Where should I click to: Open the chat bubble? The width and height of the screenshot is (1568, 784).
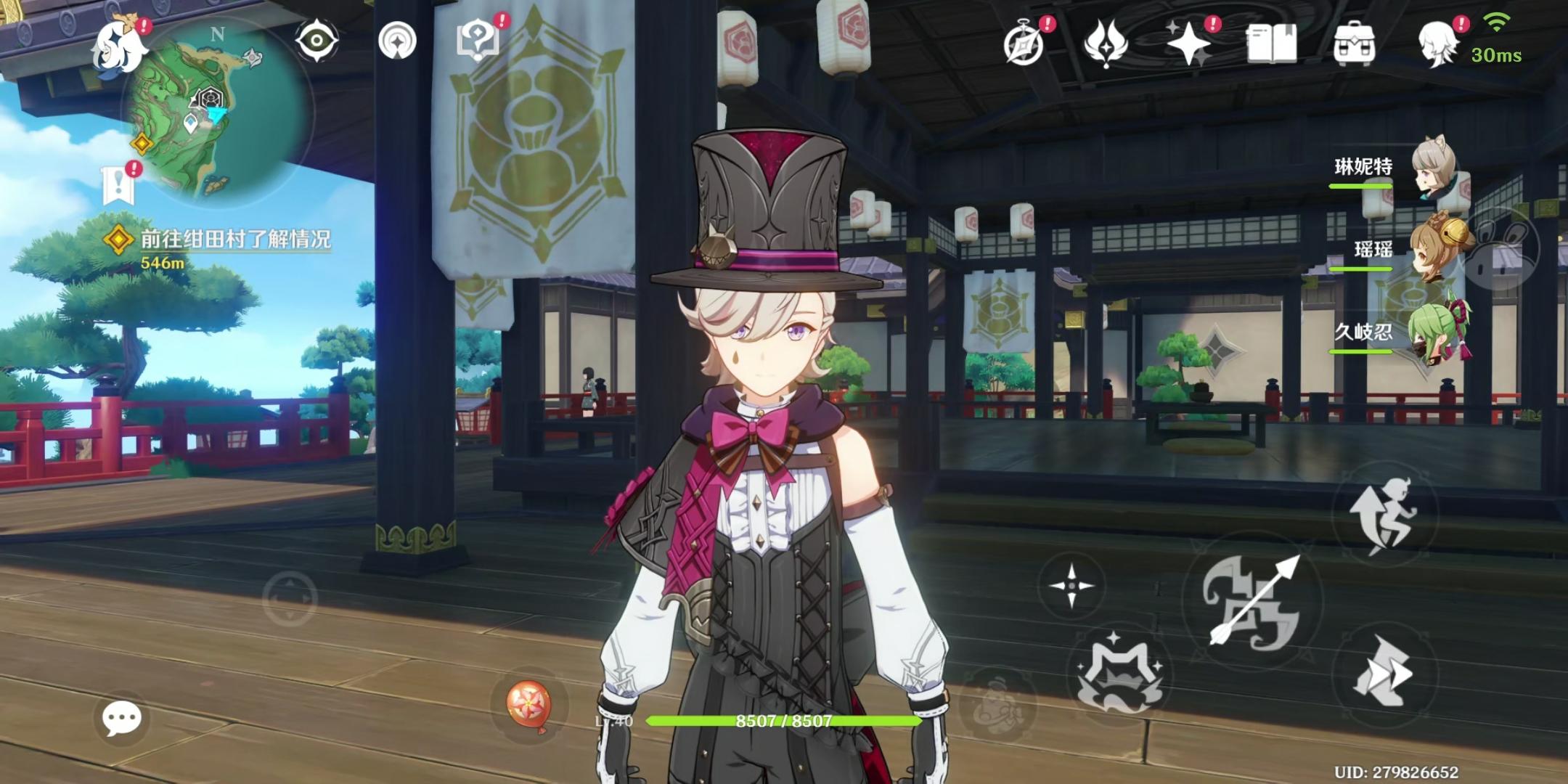click(122, 719)
